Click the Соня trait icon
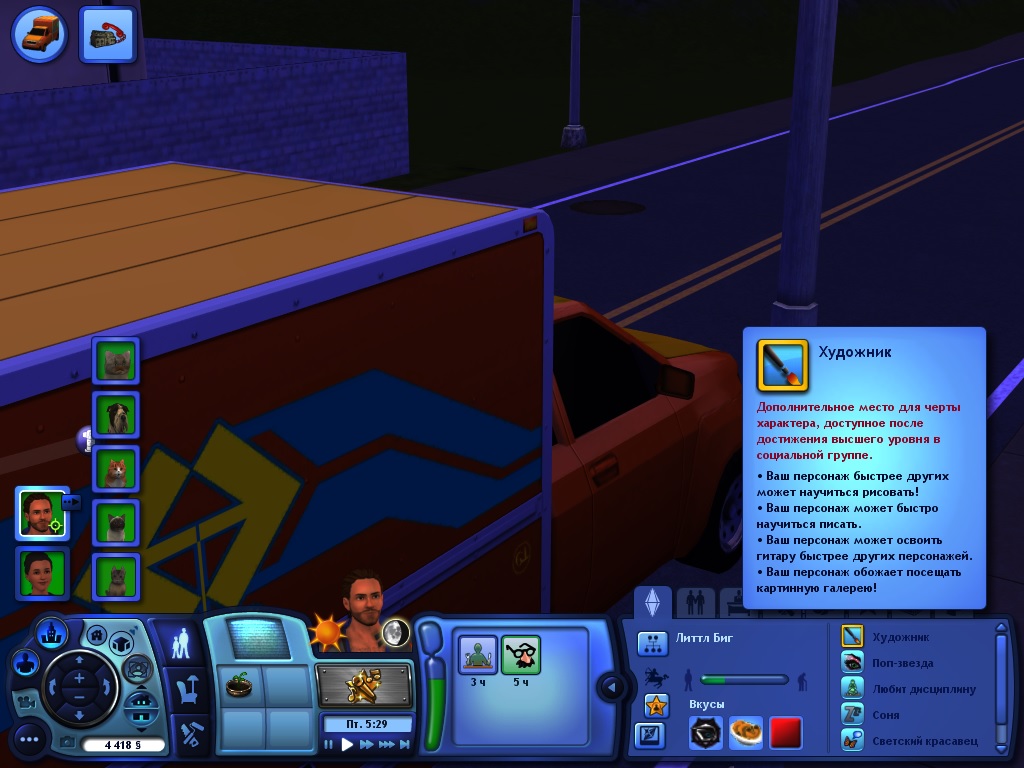The image size is (1024, 768). pyautogui.click(x=852, y=715)
